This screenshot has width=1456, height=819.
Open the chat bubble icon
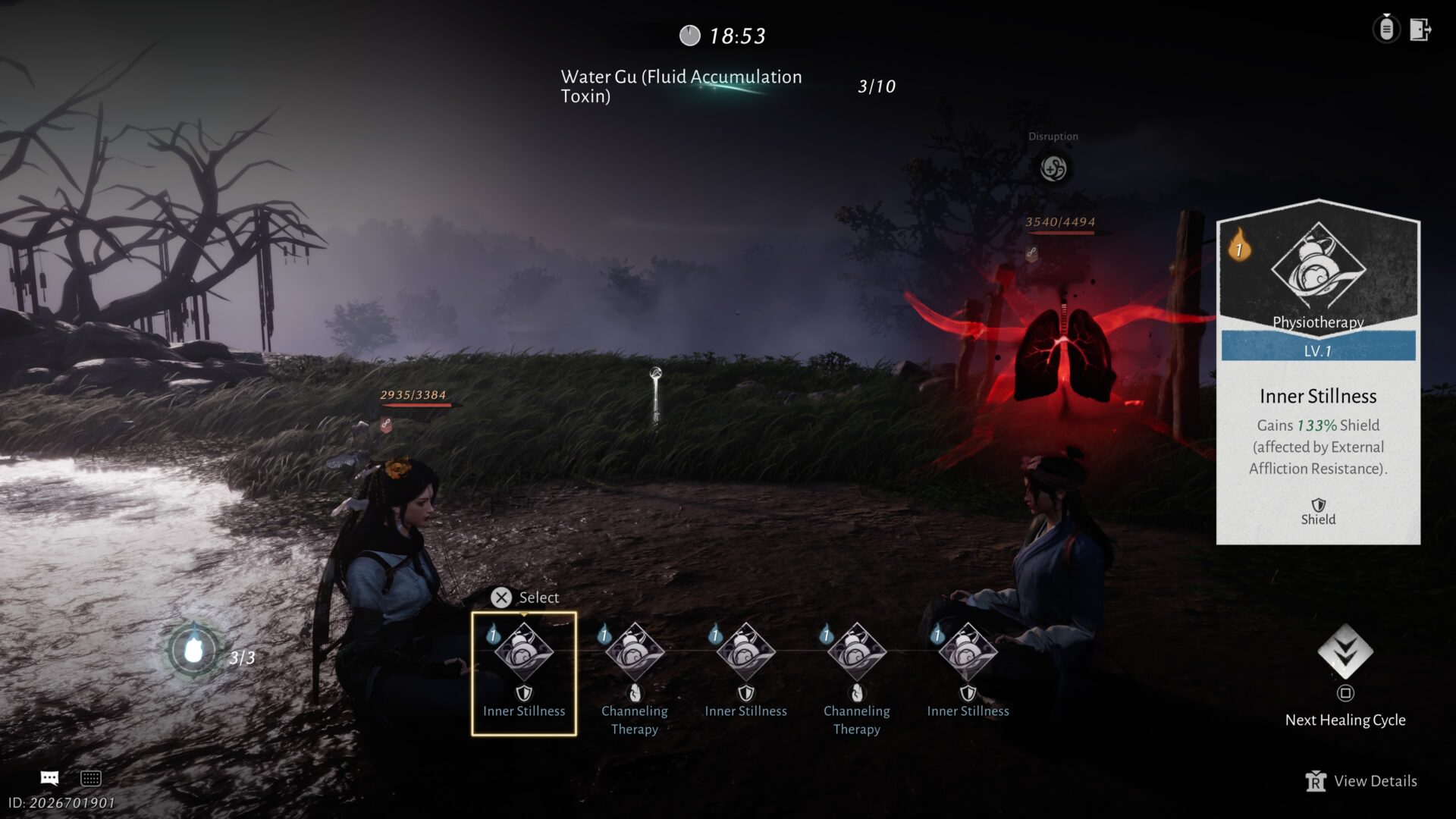coord(49,778)
